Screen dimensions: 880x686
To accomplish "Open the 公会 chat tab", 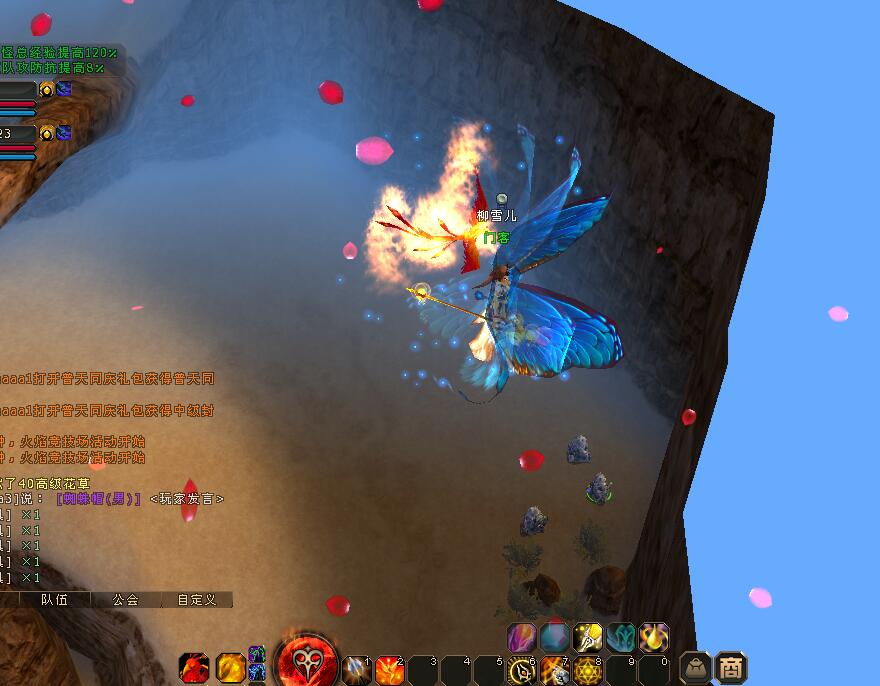I will [125, 600].
